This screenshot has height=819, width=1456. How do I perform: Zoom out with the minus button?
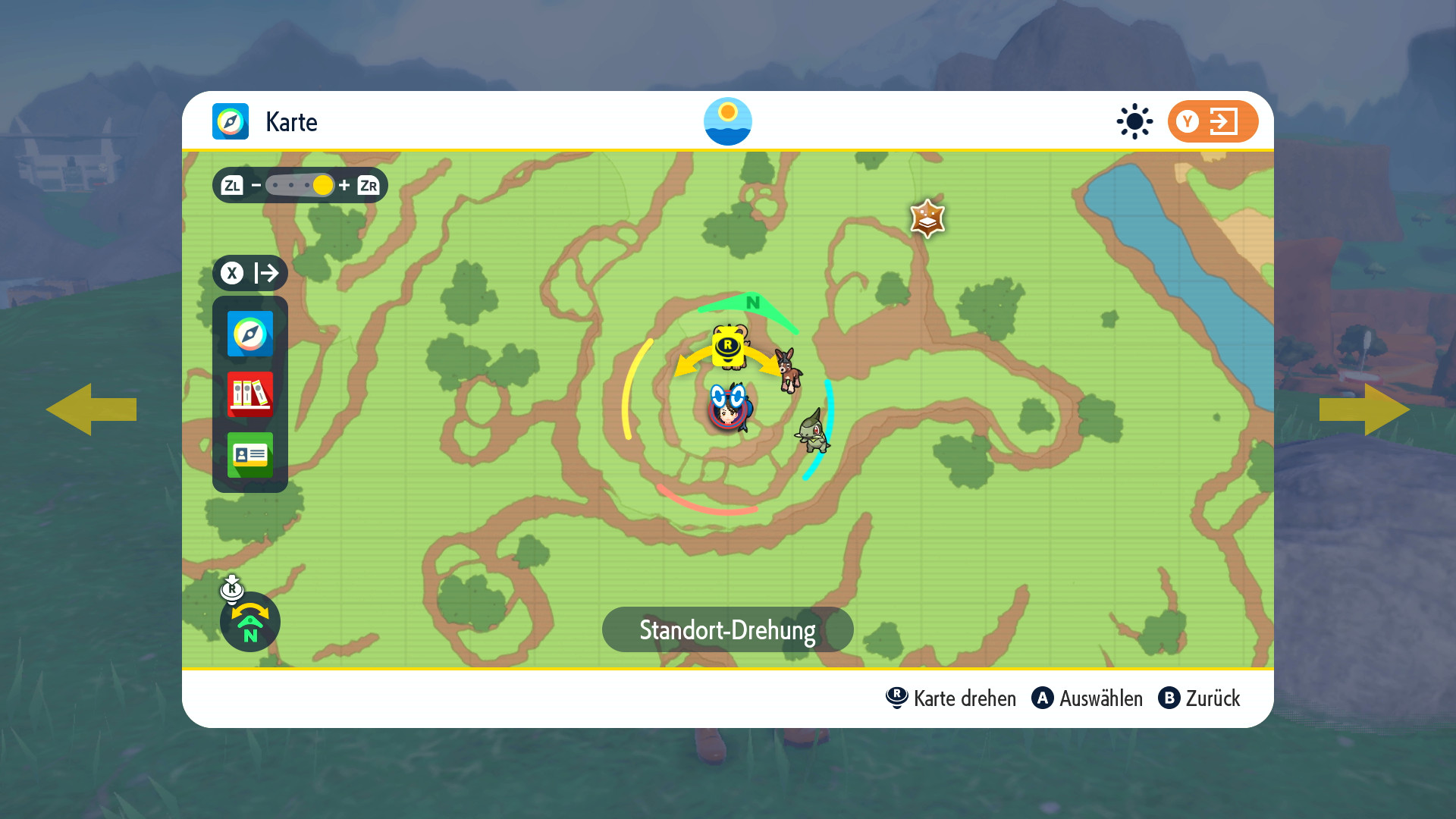tap(256, 185)
